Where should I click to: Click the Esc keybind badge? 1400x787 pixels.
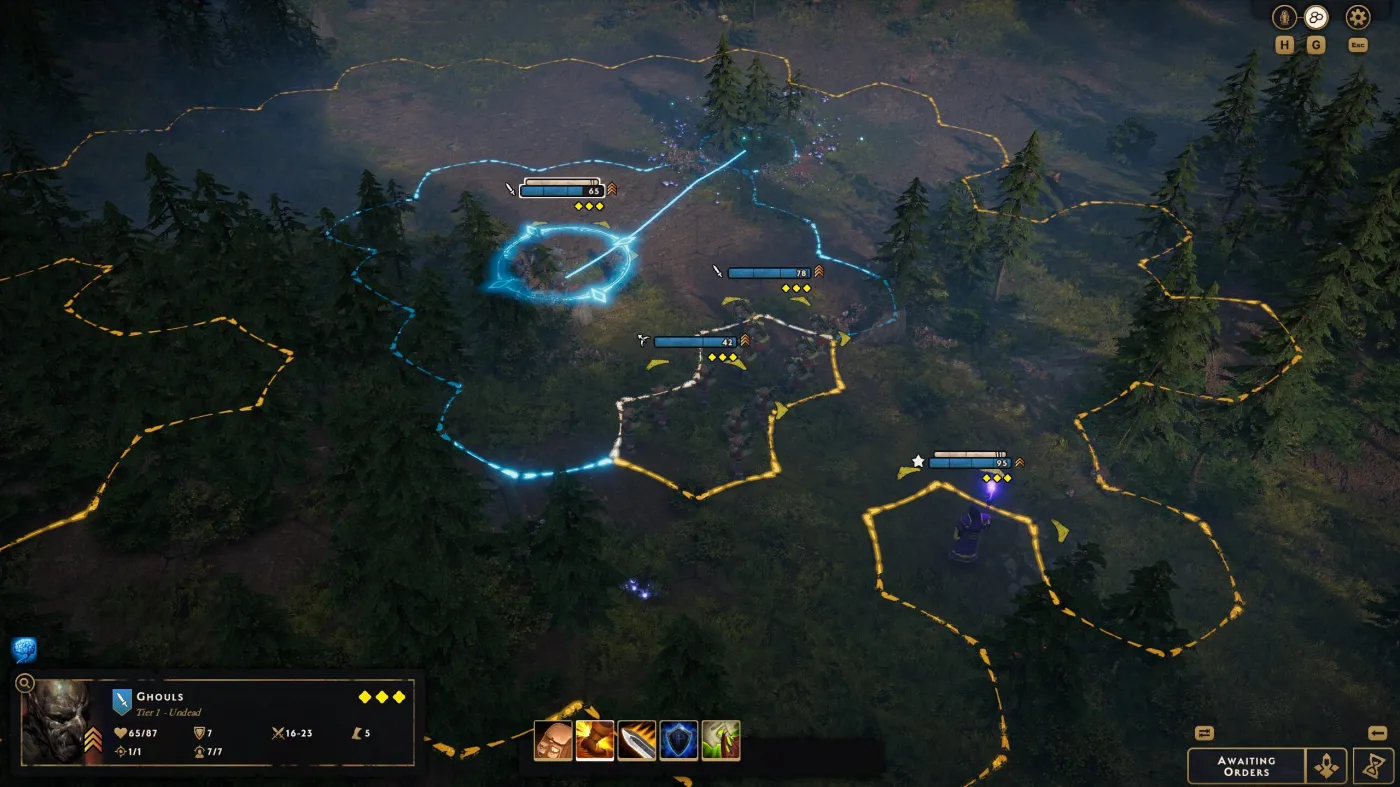[1357, 44]
